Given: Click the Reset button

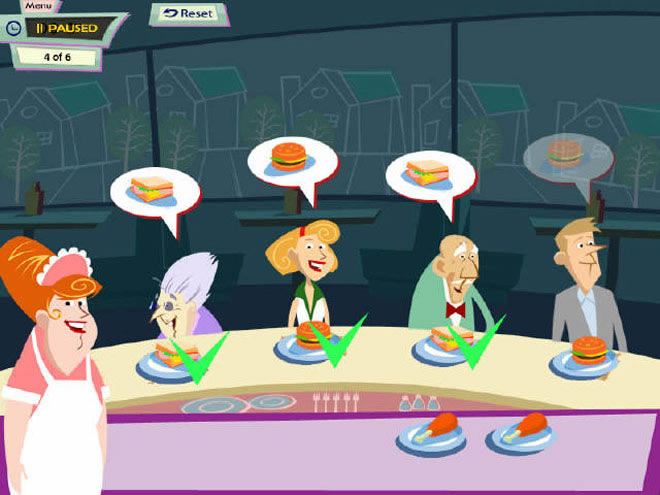Looking at the screenshot, I should (189, 14).
